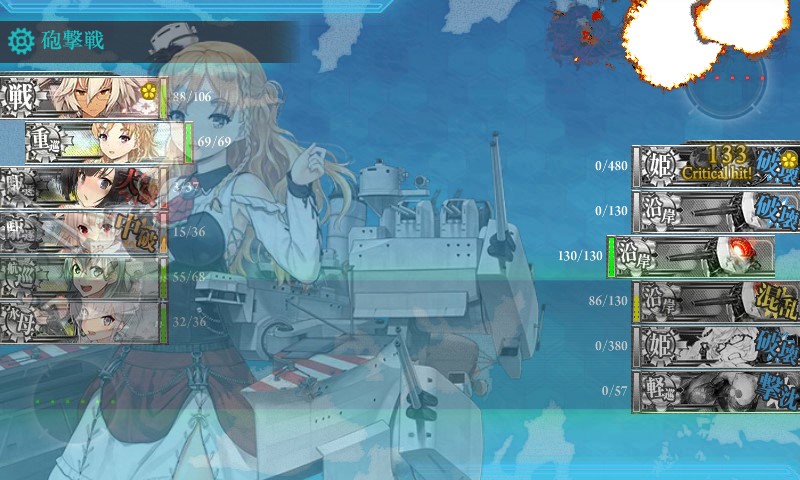800x480 pixels.
Task: Click the destroyed coastal enemy at 0/130 HP
Action: click(x=717, y=211)
